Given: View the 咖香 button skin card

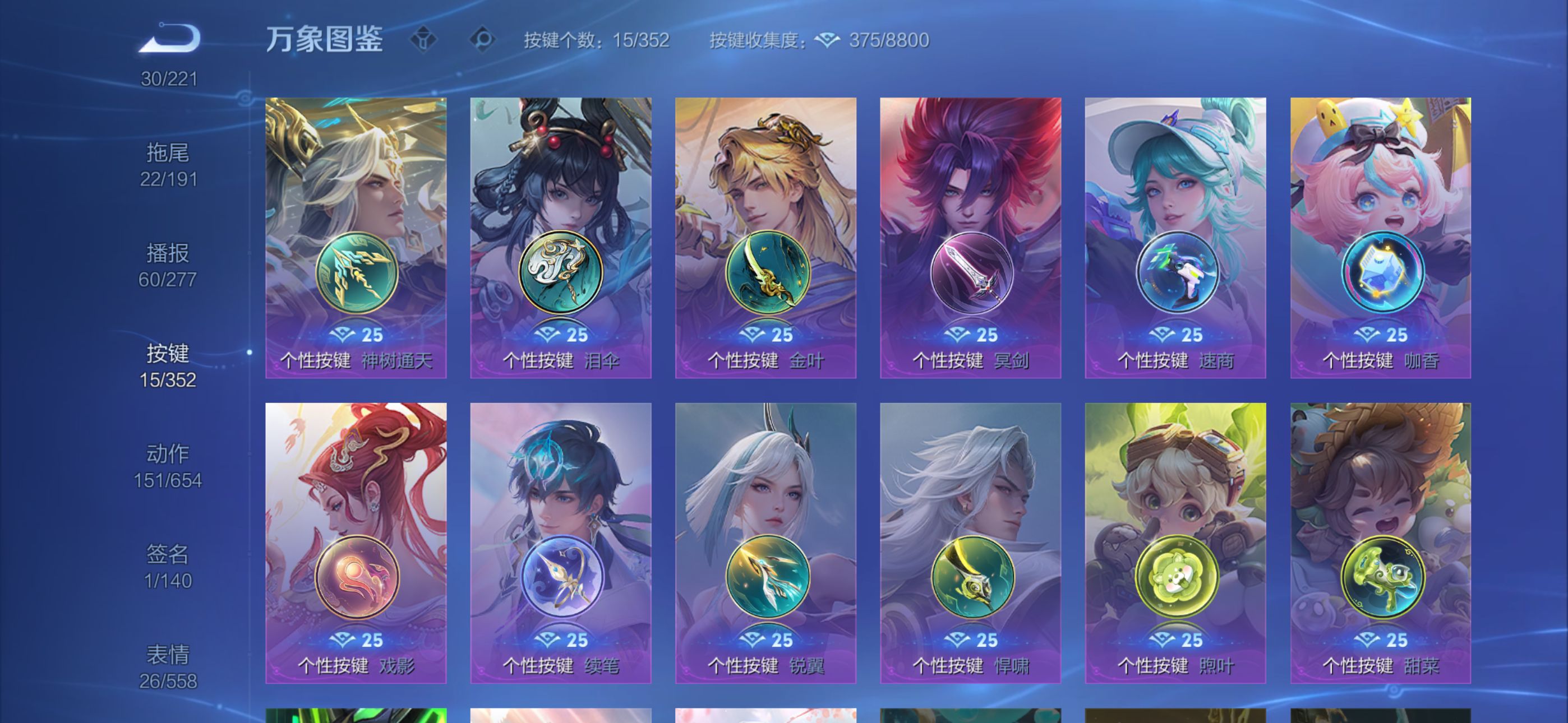Looking at the screenshot, I should point(1381,237).
